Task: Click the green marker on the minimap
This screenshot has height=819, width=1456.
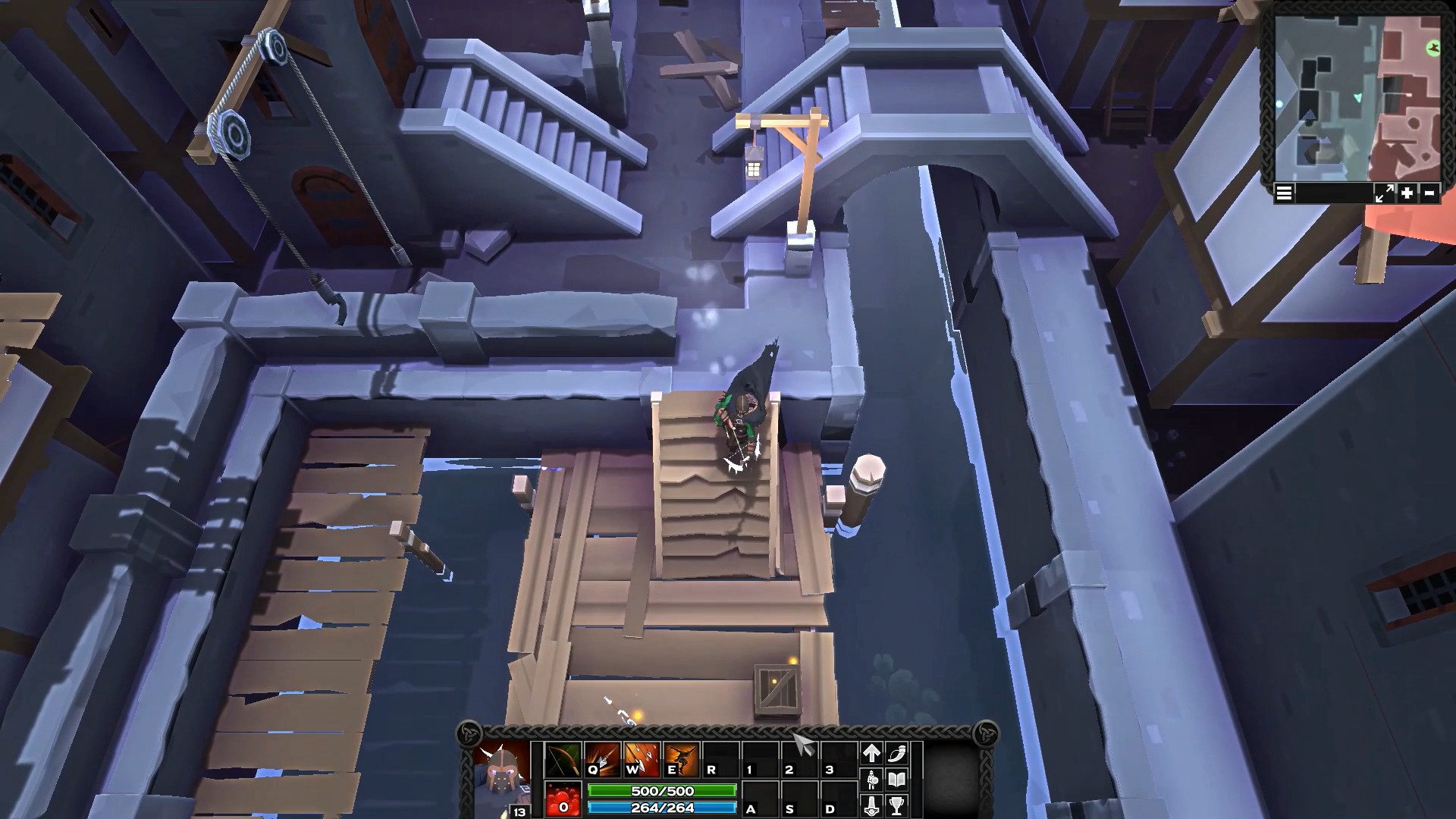Action: [x=1432, y=49]
